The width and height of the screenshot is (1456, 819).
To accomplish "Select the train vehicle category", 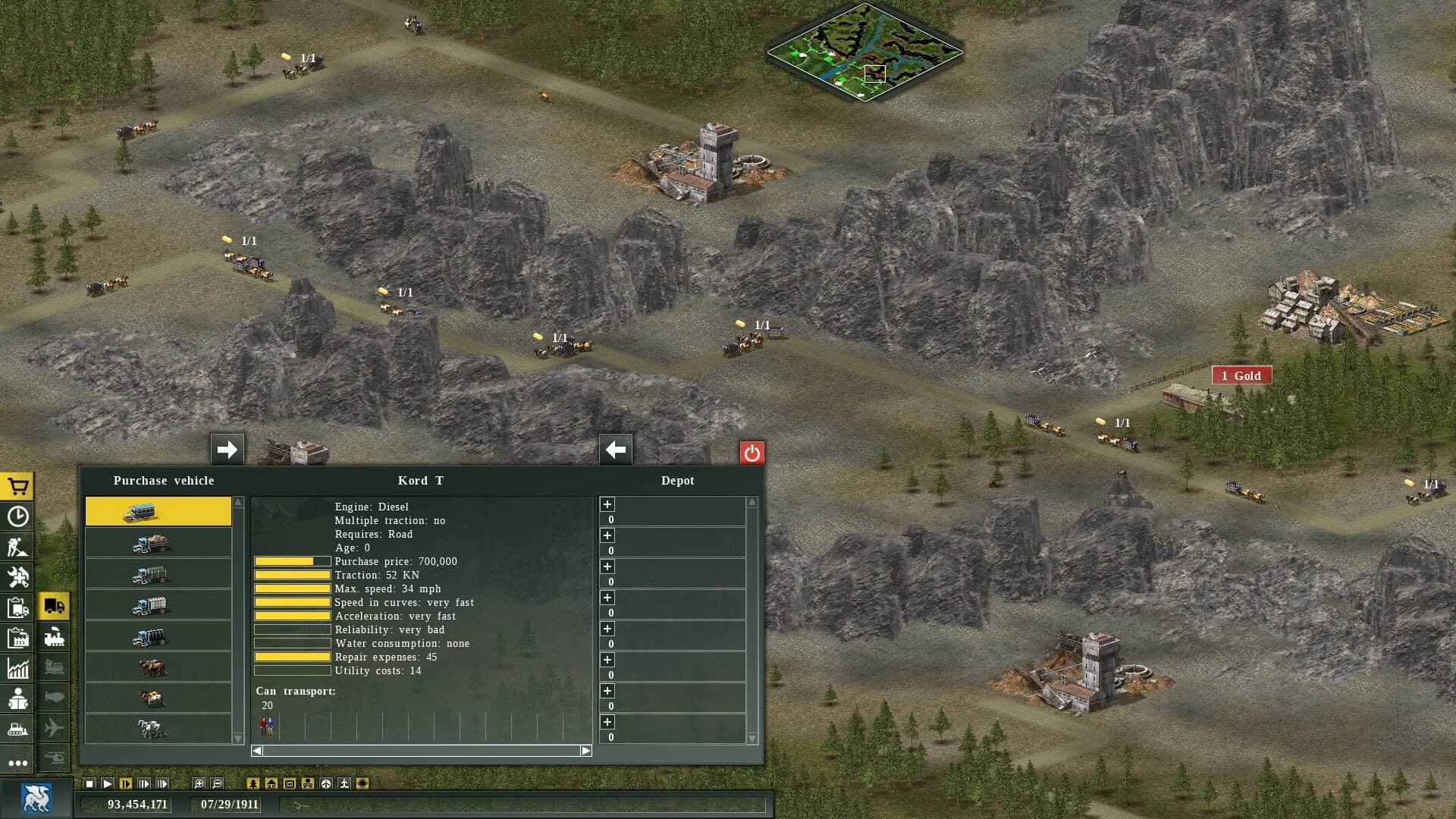I will [55, 636].
